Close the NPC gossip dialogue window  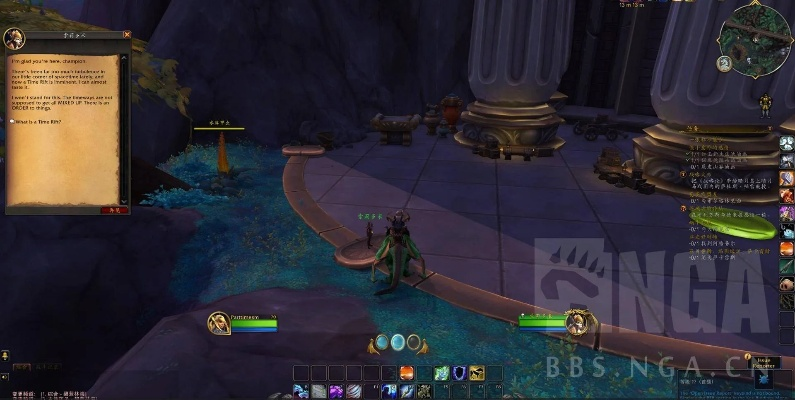pyautogui.click(x=127, y=35)
